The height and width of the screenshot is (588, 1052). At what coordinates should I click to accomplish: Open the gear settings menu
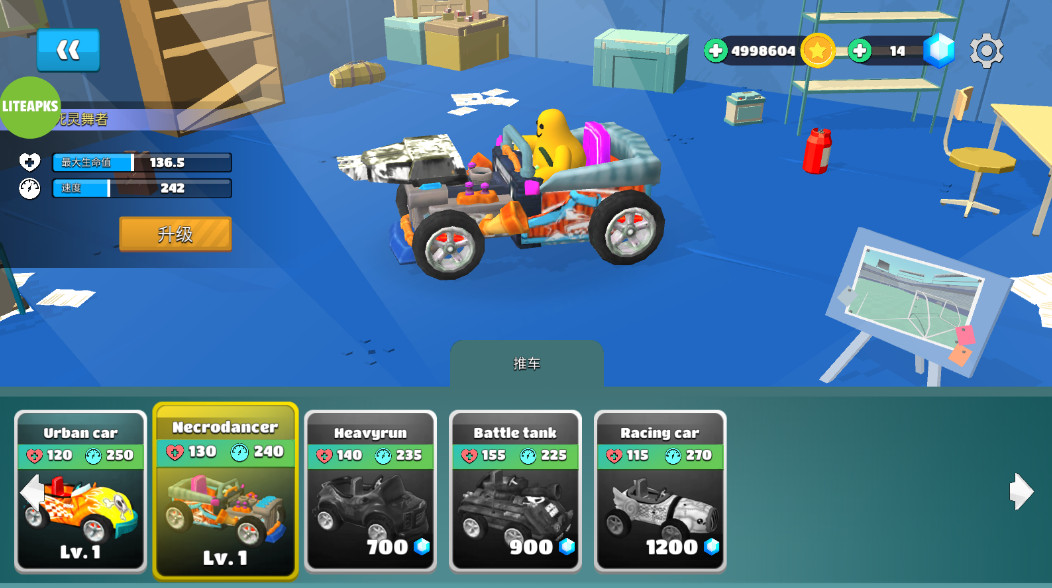click(x=986, y=51)
